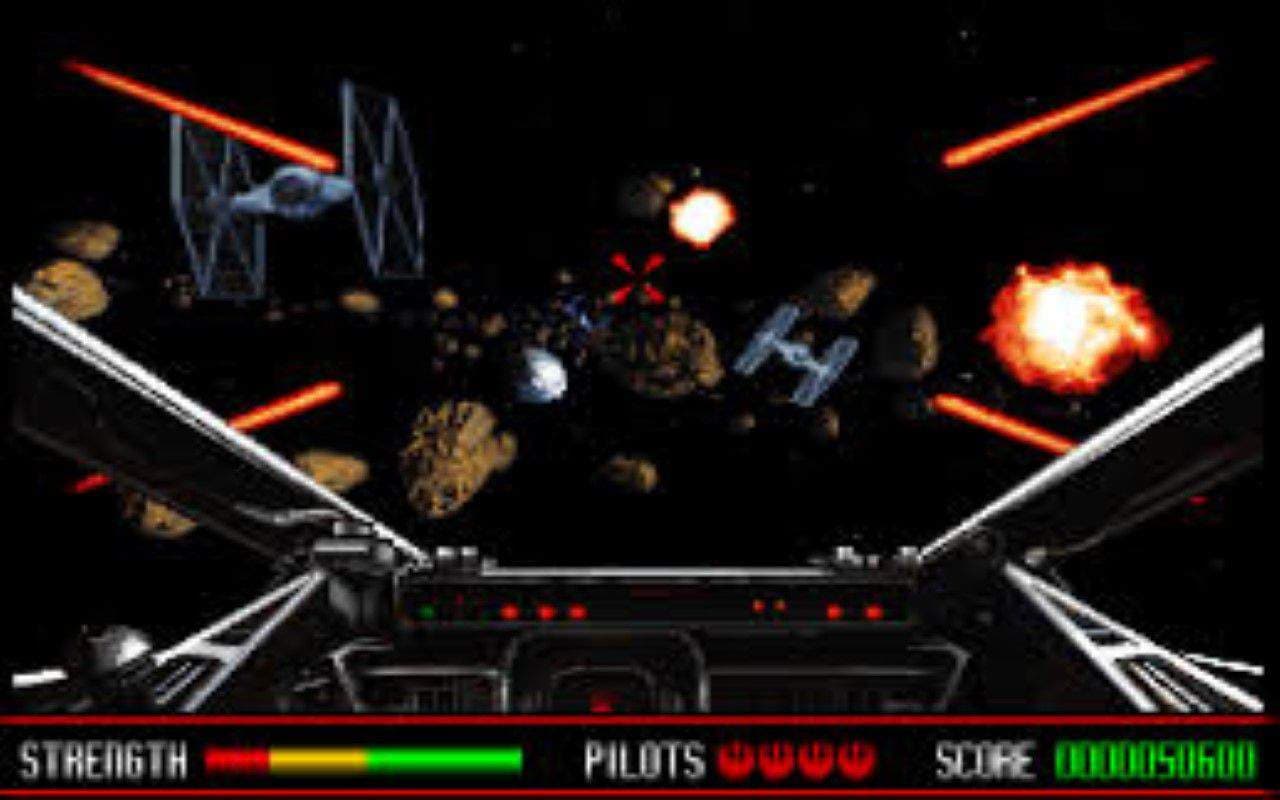Click the leftmost red warning light on dashboard
The width and height of the screenshot is (1280, 800).
[508, 611]
